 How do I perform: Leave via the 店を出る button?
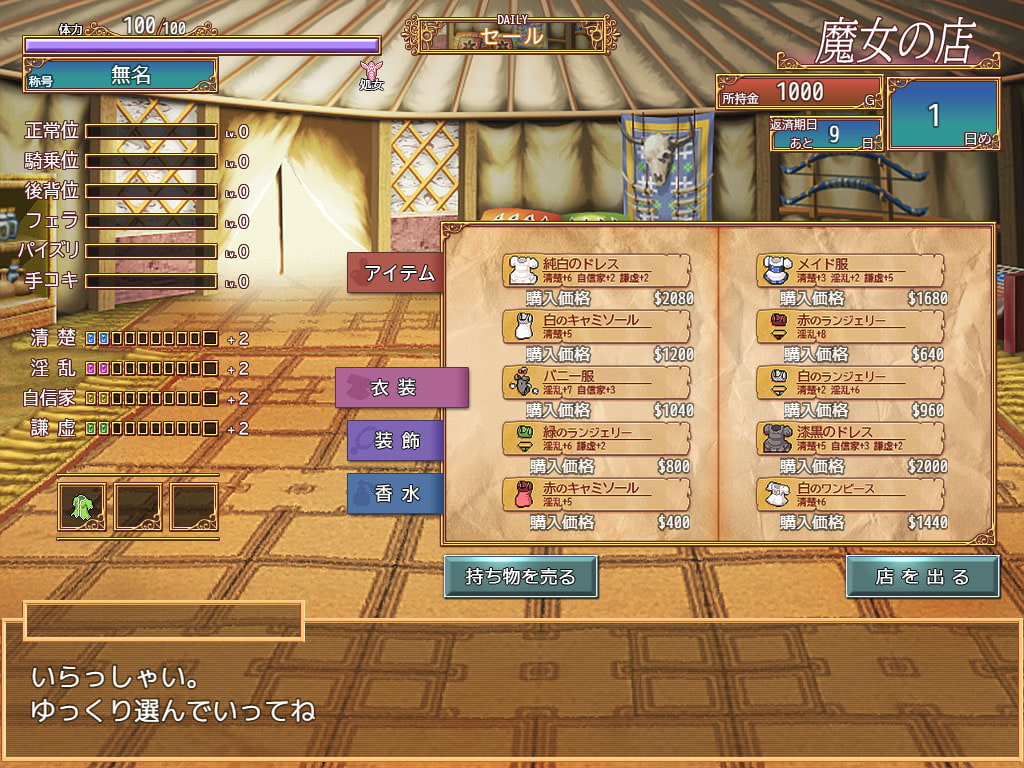922,577
